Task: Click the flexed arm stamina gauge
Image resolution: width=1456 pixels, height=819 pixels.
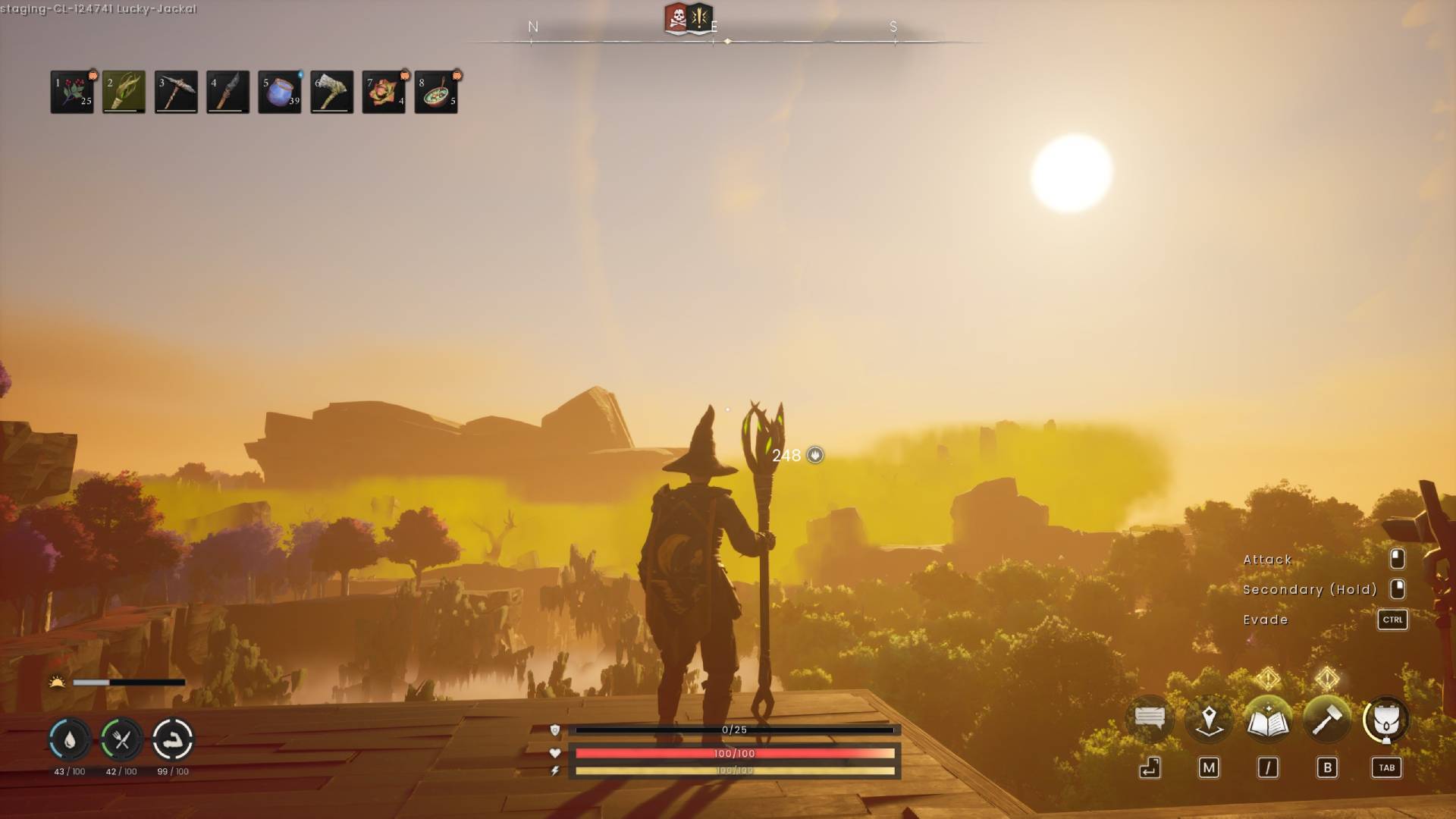Action: pos(173,739)
